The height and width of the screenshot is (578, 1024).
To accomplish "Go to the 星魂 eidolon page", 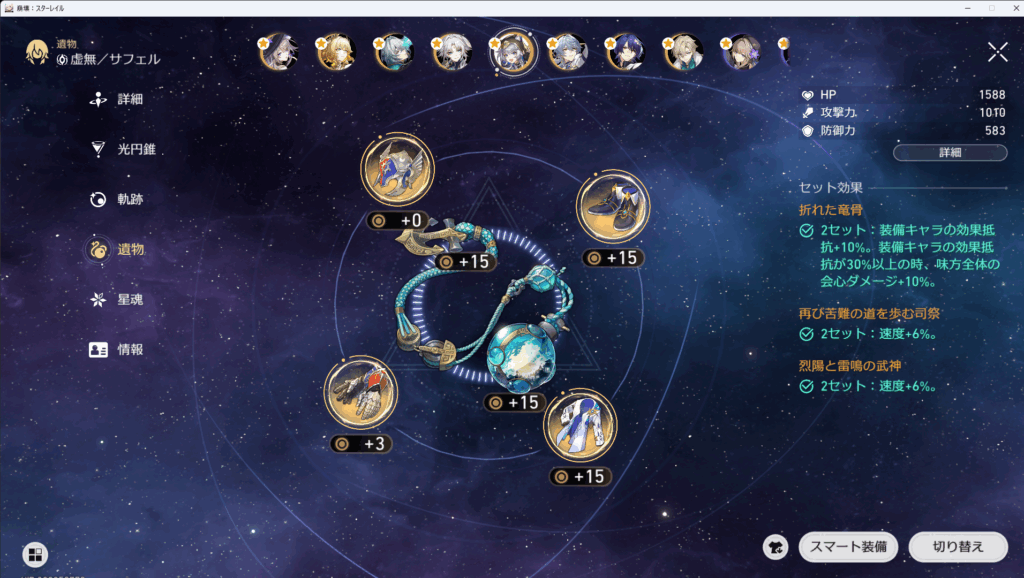I will (x=129, y=300).
